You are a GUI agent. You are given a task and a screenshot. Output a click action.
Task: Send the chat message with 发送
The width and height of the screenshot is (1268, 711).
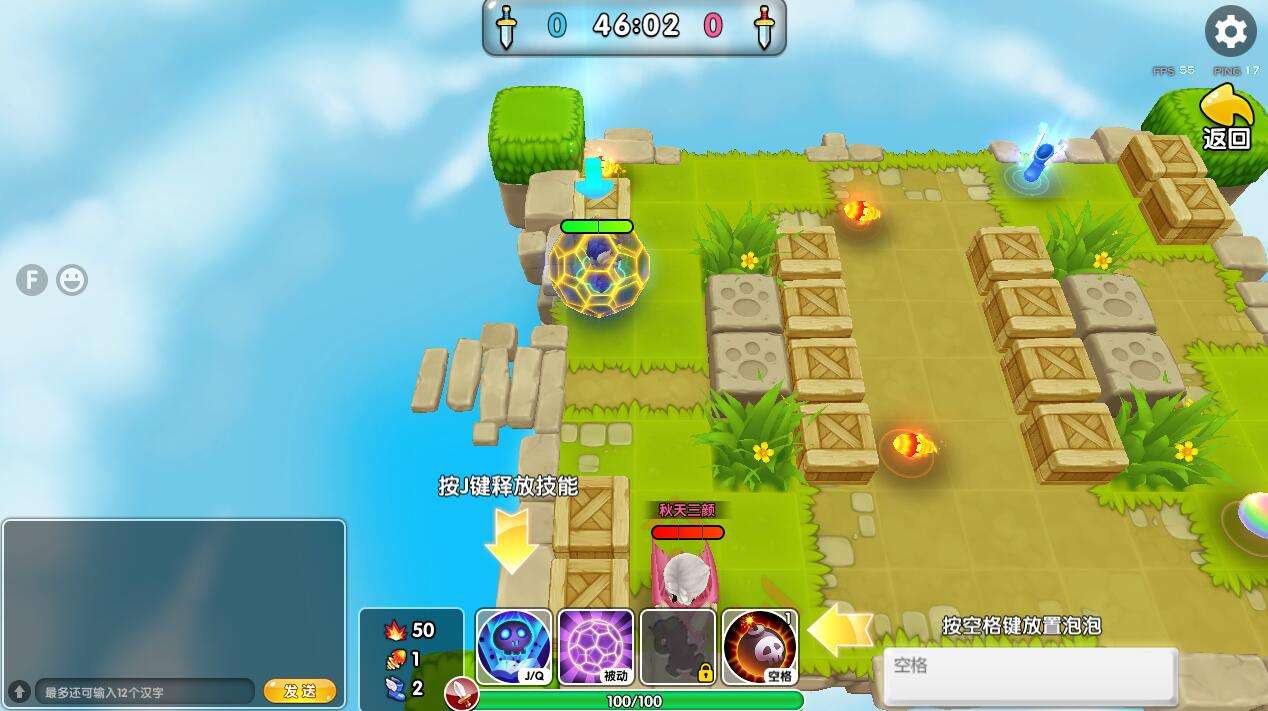click(299, 691)
